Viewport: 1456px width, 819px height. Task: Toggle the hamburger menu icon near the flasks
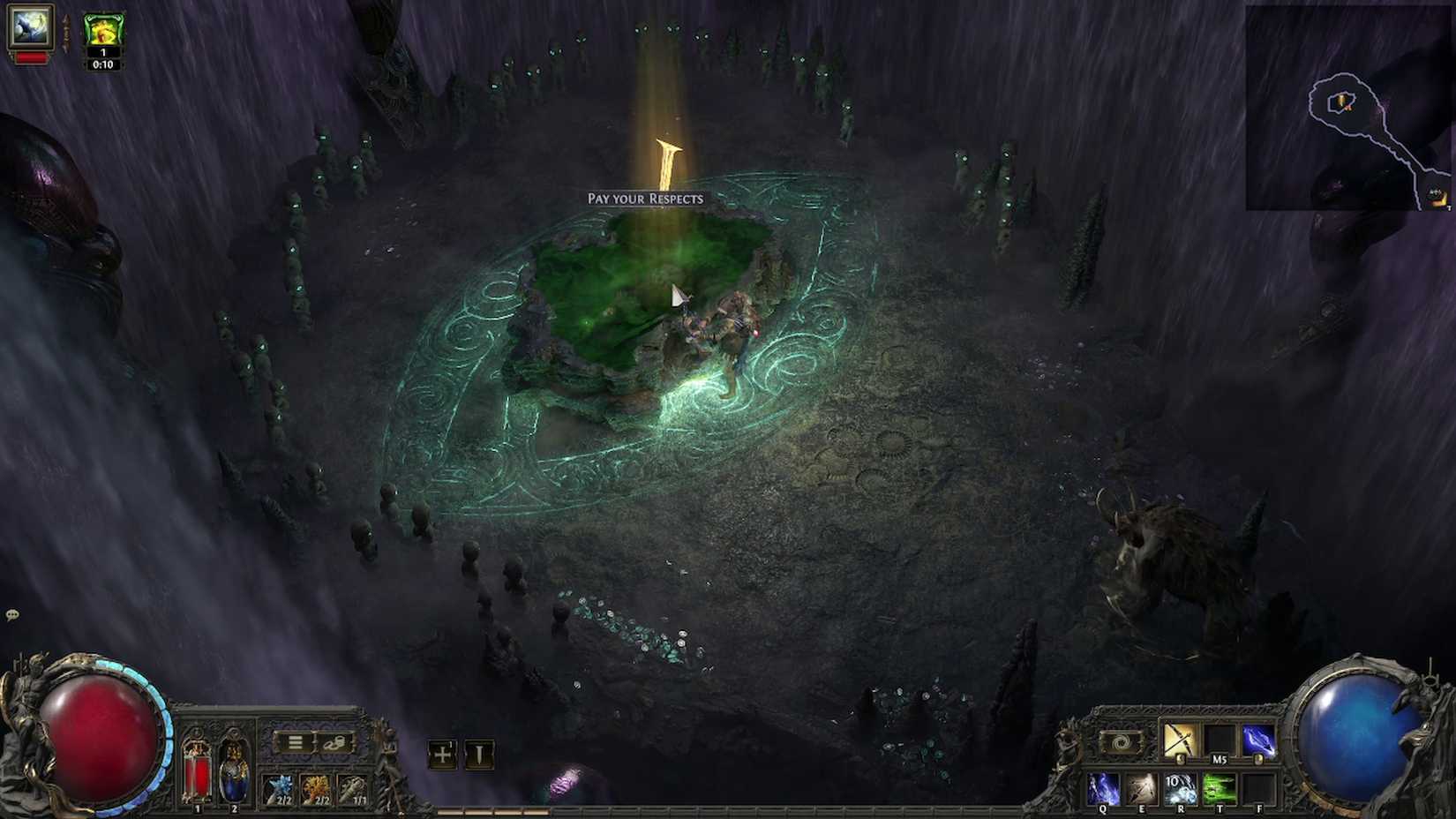(296, 742)
